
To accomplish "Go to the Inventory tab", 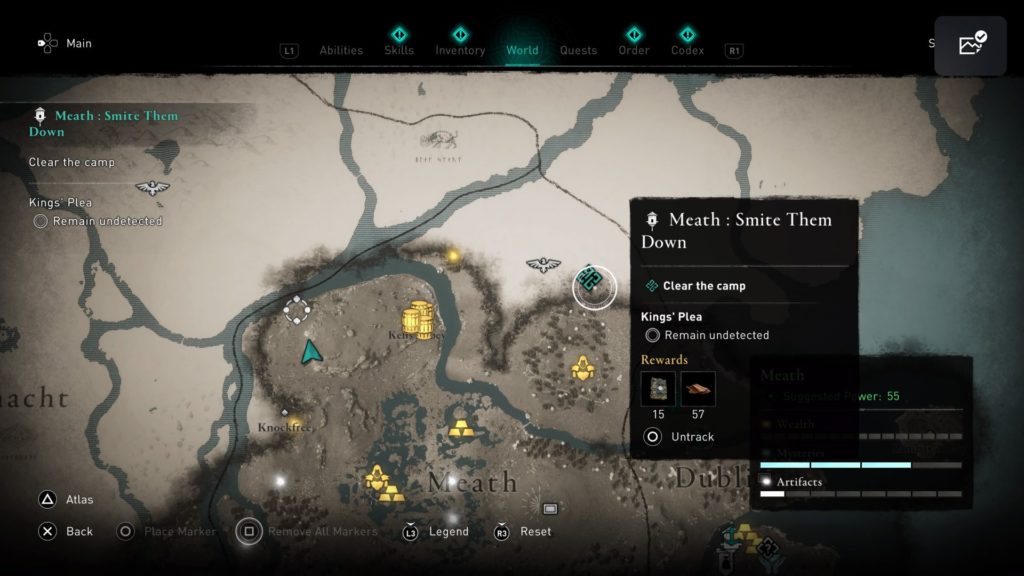I will [460, 50].
